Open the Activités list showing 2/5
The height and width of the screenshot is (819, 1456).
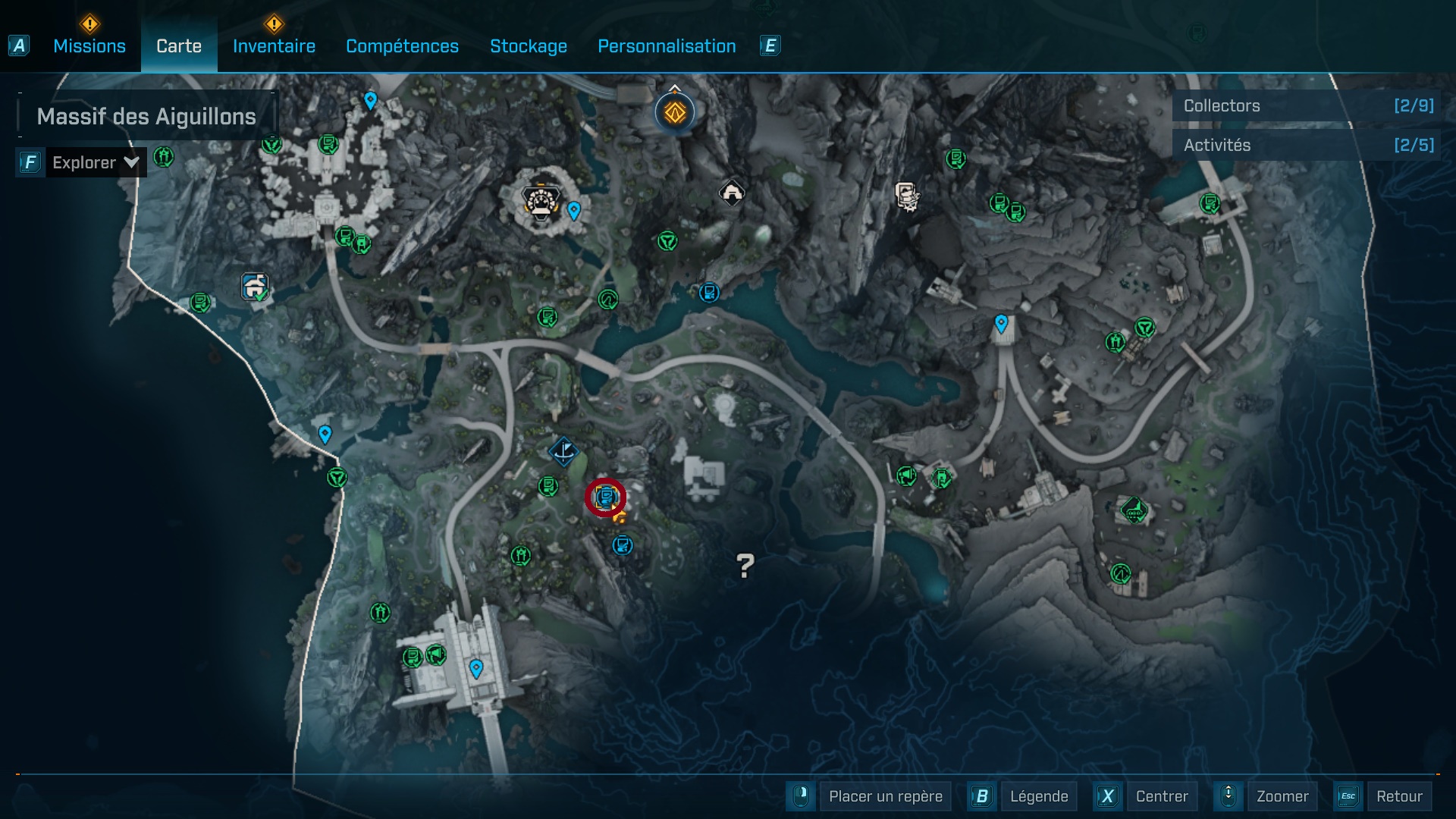coord(1304,145)
